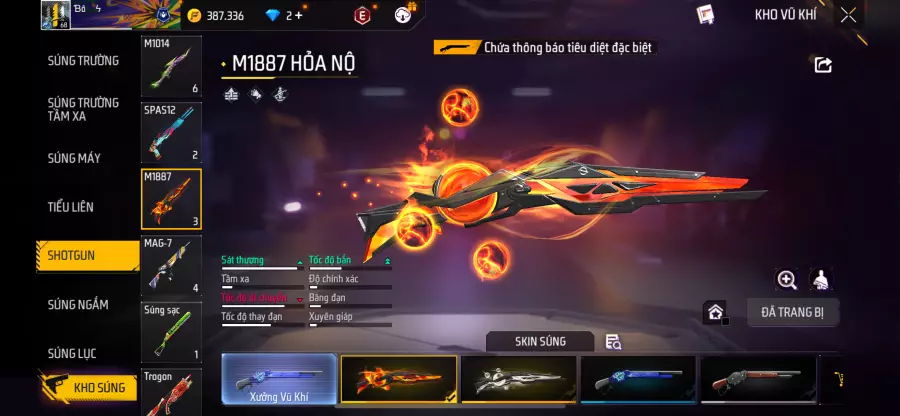Open the Xưởng Vũ Khí skin tile
Viewport: 900px width, 416px height.
click(279, 379)
